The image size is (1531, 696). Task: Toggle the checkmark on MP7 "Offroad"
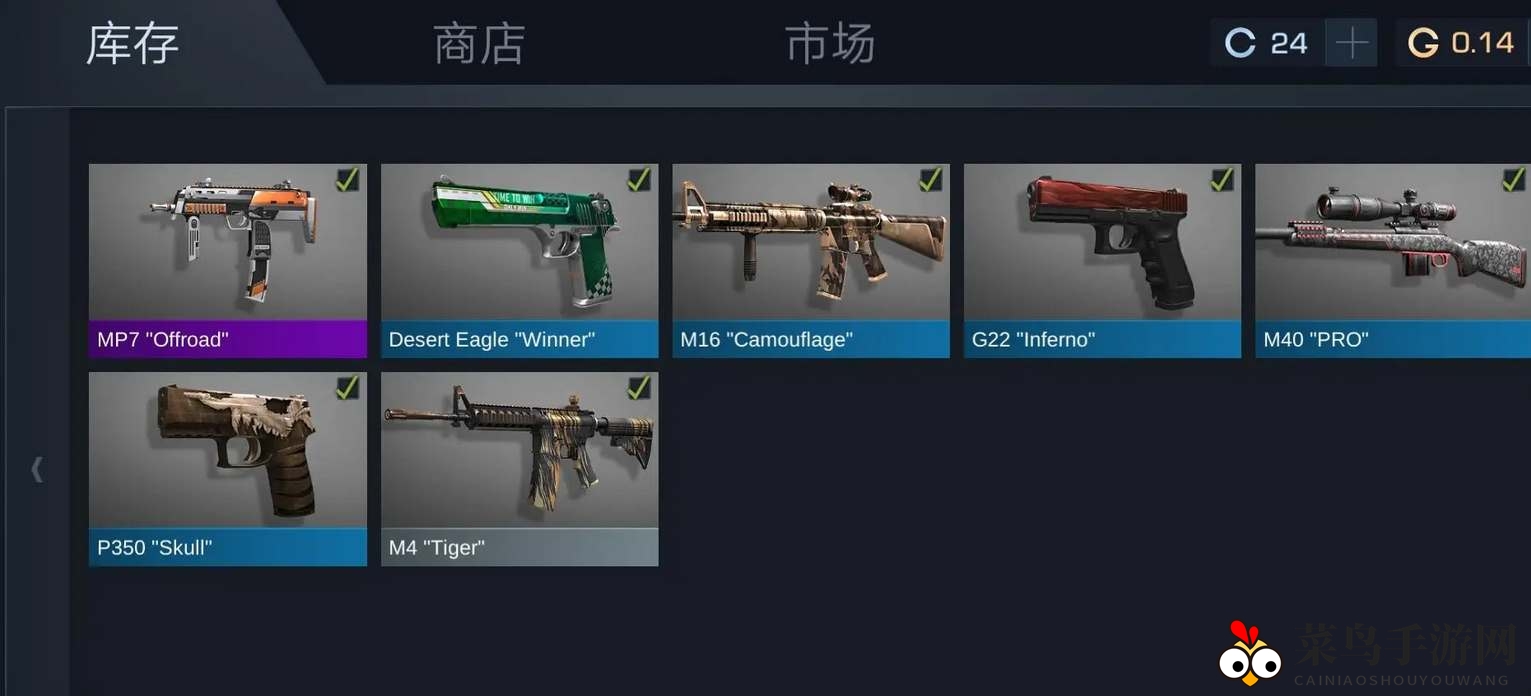(347, 180)
